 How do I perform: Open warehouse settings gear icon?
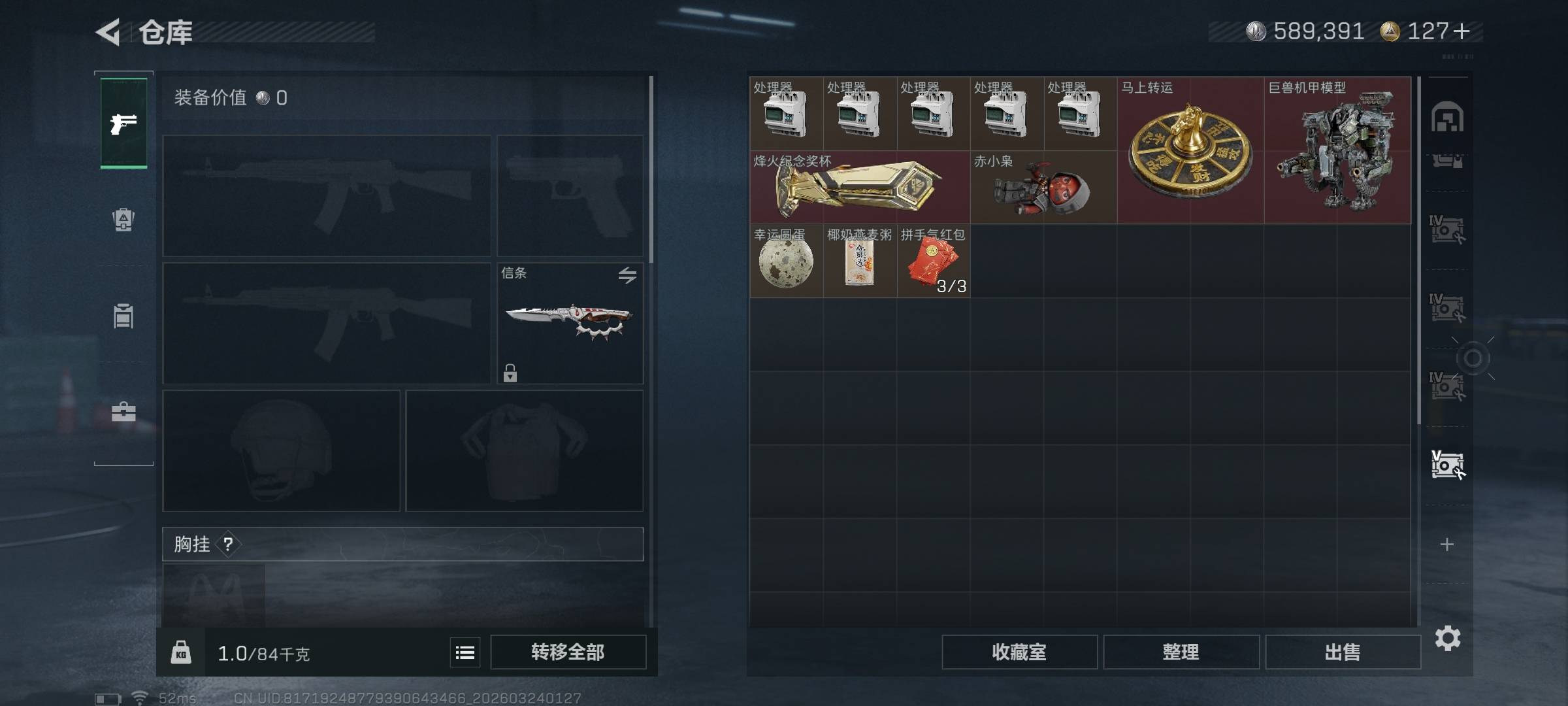pos(1447,638)
